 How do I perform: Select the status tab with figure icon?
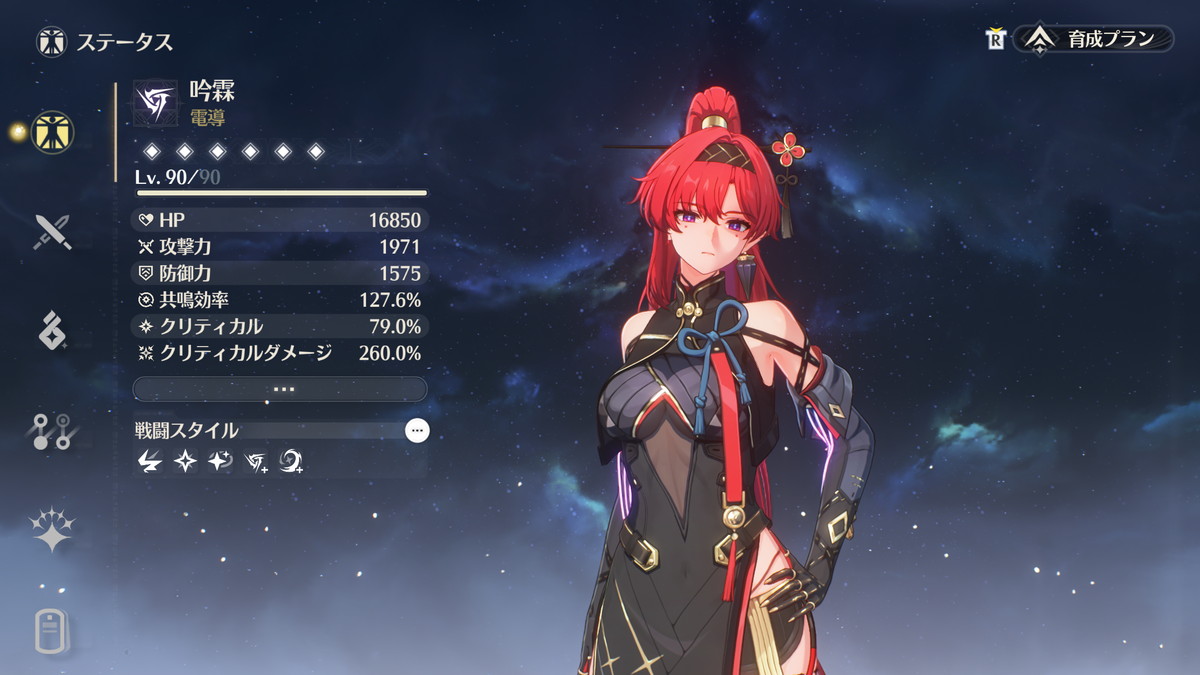(x=52, y=131)
